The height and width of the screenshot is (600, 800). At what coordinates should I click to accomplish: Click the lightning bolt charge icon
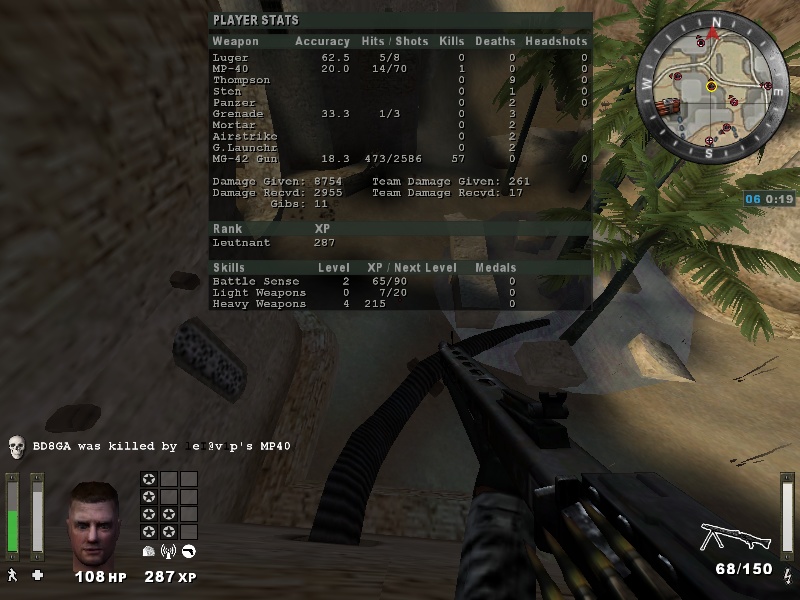[x=787, y=574]
